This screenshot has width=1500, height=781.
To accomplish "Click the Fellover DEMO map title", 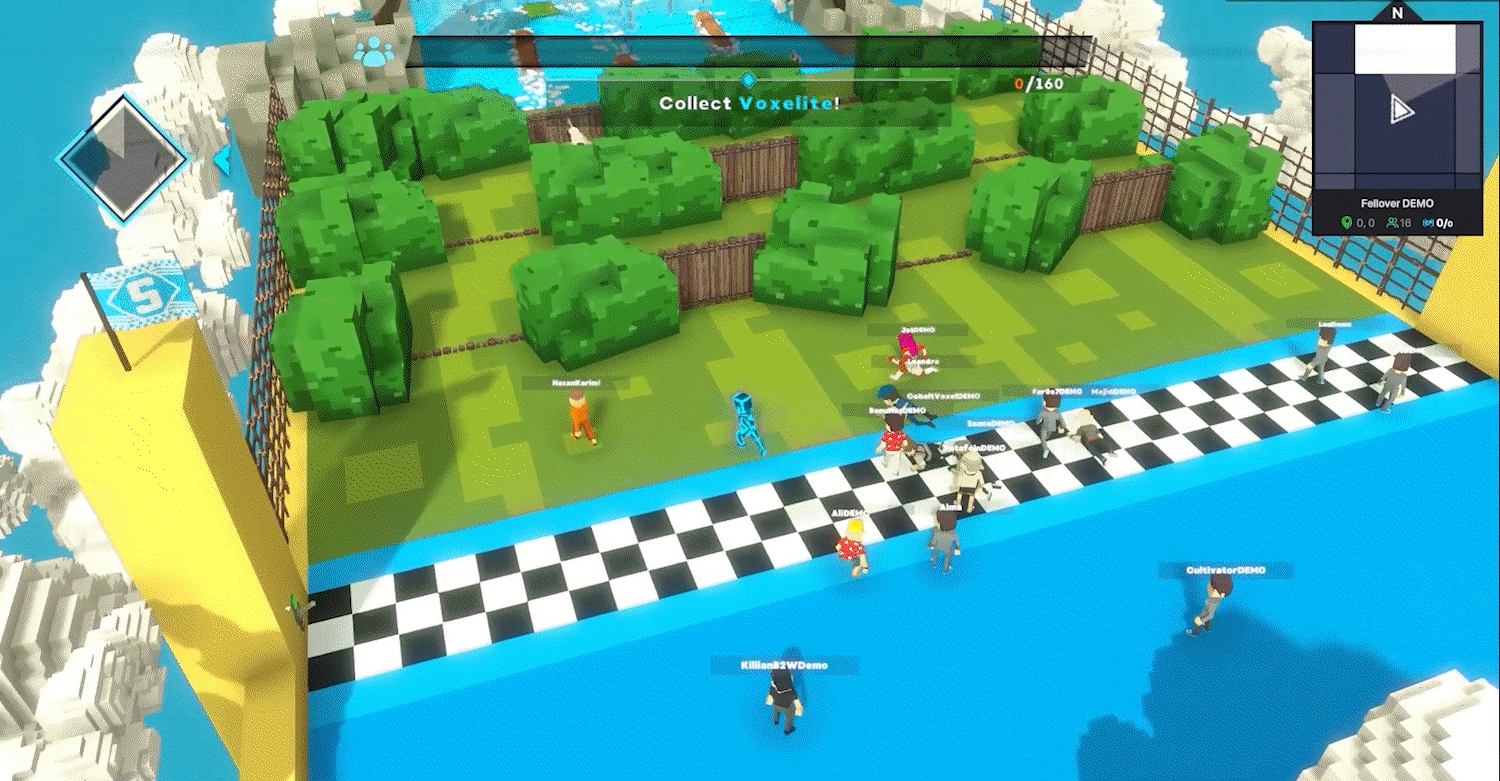I will pos(1397,204).
